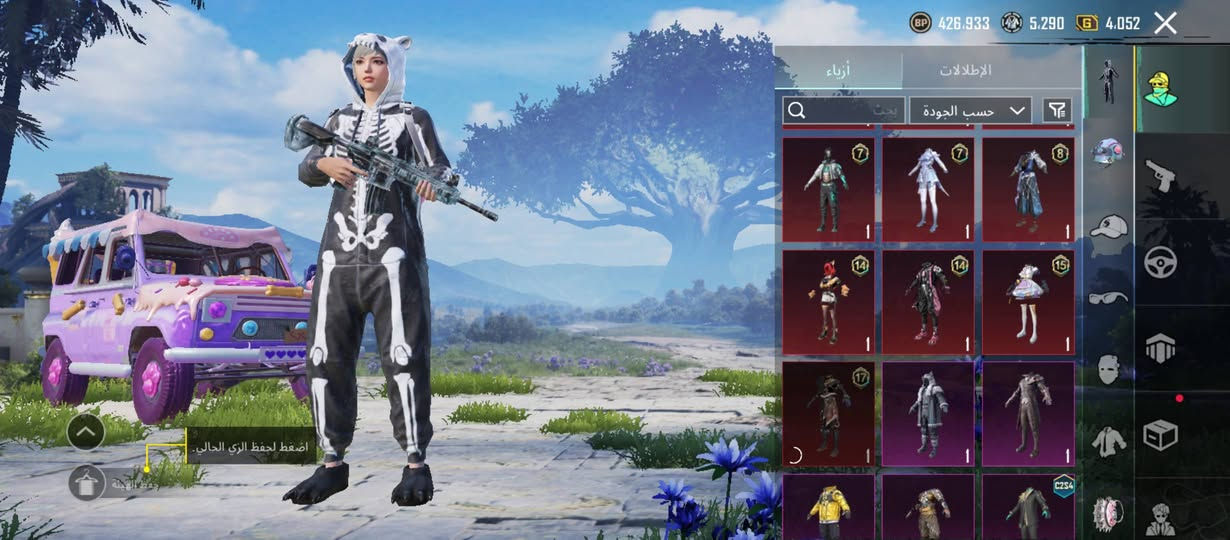Open the steering wheel vehicle category

[x=1160, y=262]
